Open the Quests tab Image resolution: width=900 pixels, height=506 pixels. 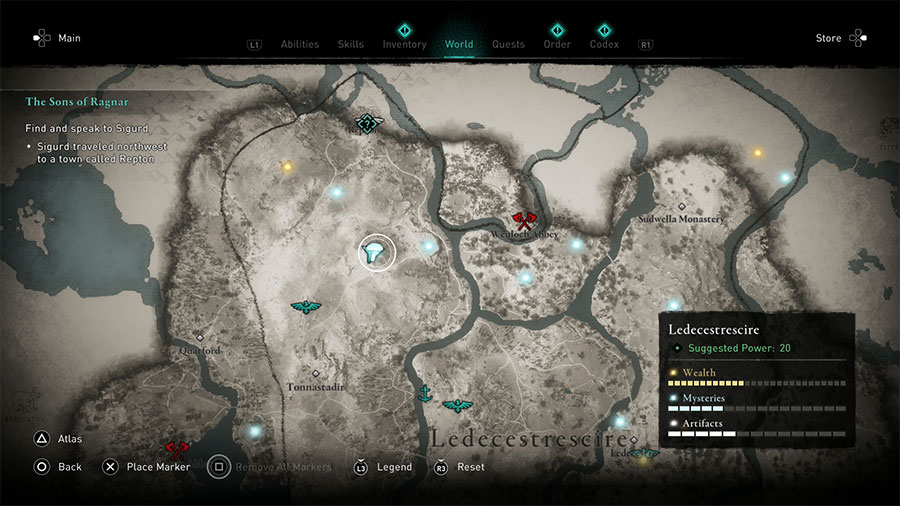click(x=508, y=44)
